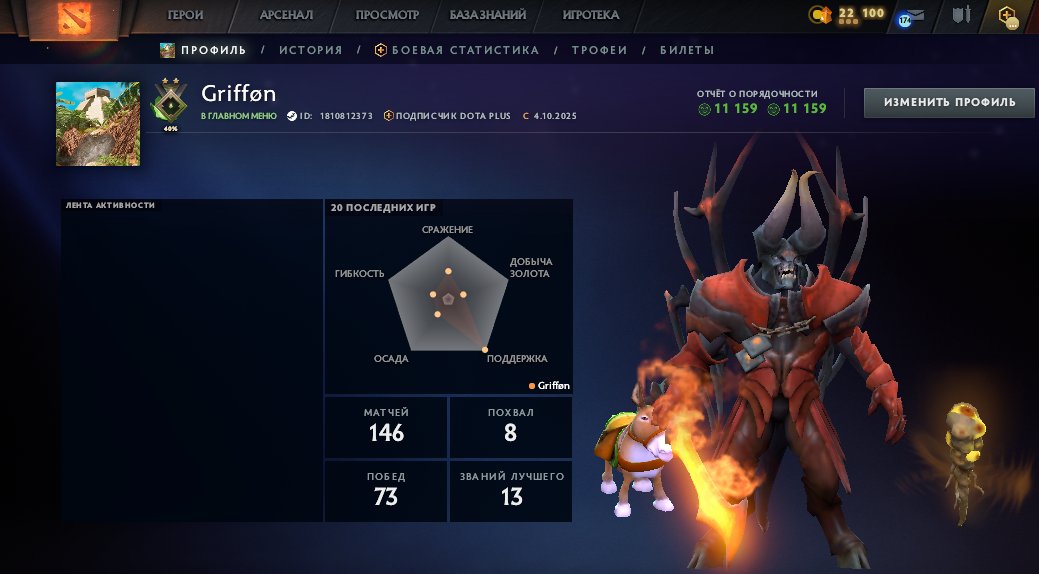View the Трофеи tab

599,50
